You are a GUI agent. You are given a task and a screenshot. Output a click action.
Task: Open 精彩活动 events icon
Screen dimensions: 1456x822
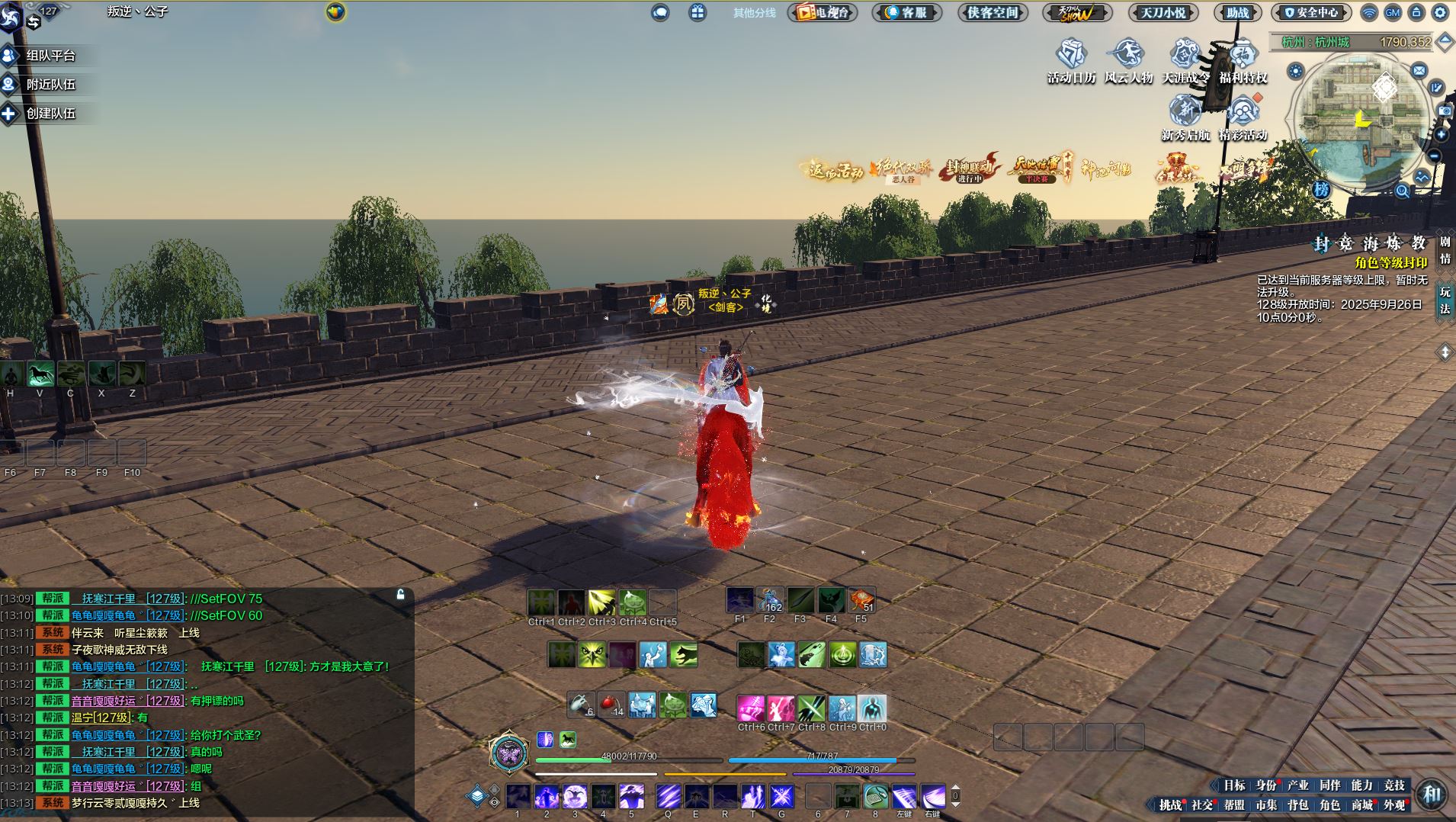click(x=1243, y=119)
